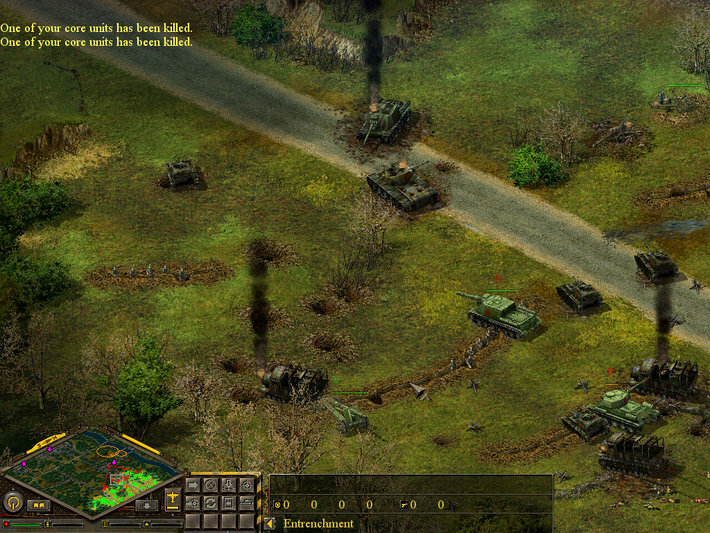710x533 pixels.
Task: Click the tactical minimap
Action: 93,472
